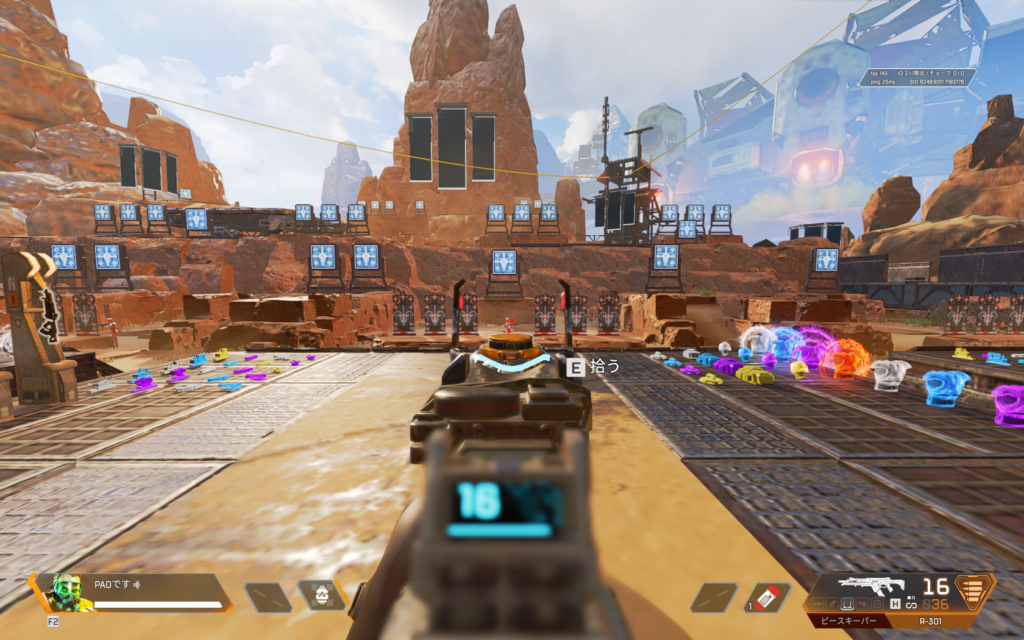Switch to the ピースキーパー weapon tab
The image size is (1024, 640).
click(850, 621)
